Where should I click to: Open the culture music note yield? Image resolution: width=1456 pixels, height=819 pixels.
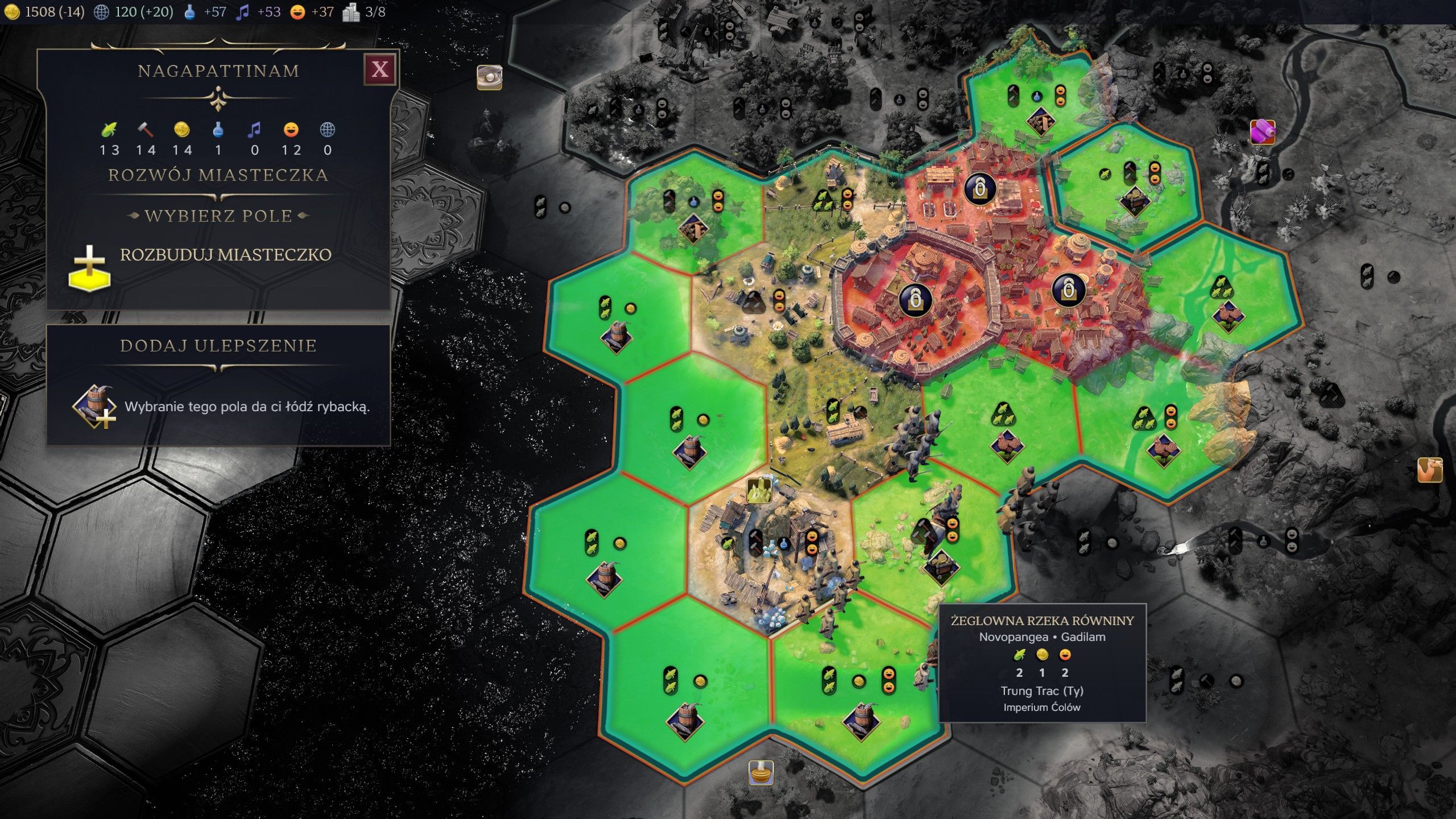pyautogui.click(x=243, y=12)
